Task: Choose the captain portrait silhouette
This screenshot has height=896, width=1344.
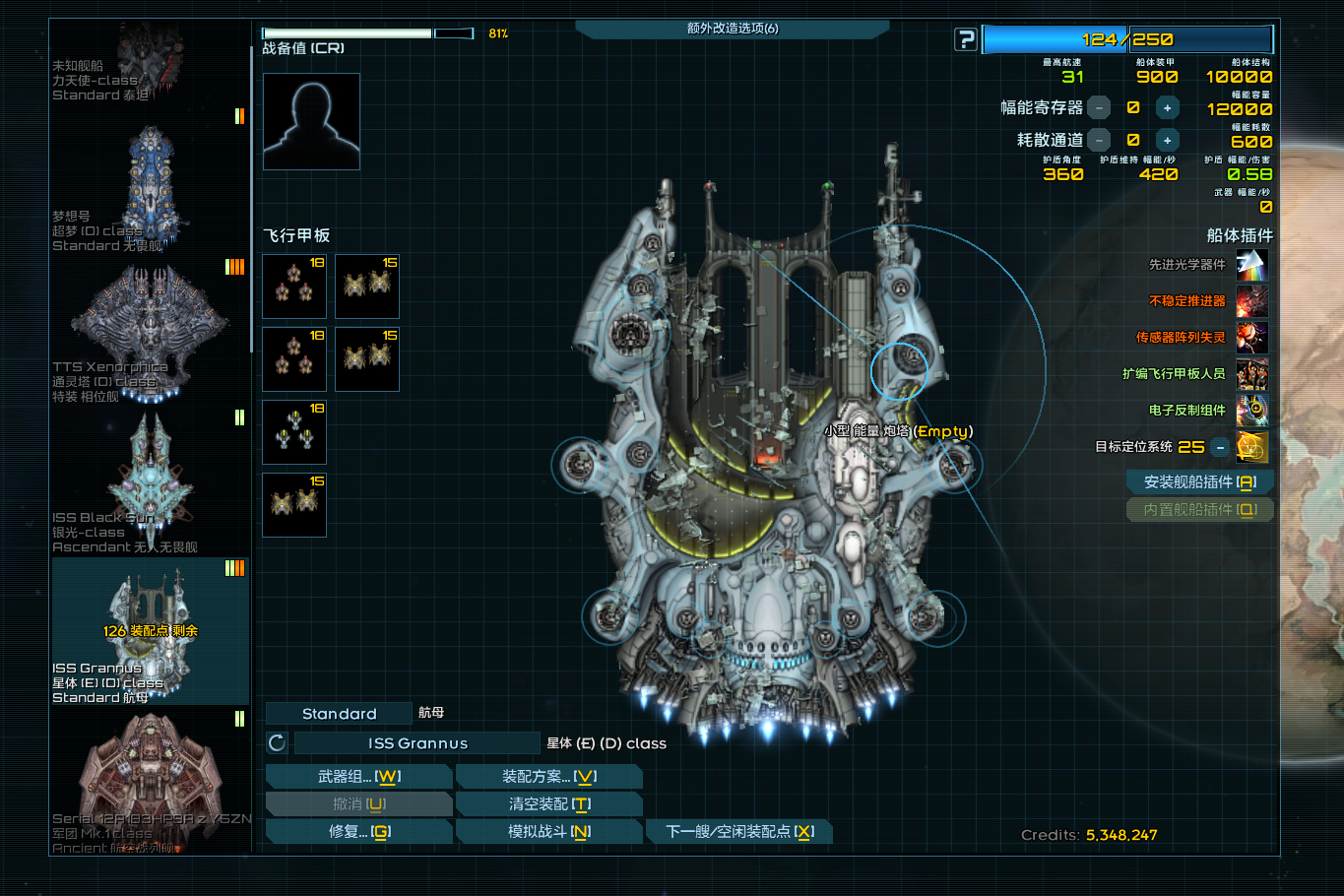Action: click(x=311, y=121)
